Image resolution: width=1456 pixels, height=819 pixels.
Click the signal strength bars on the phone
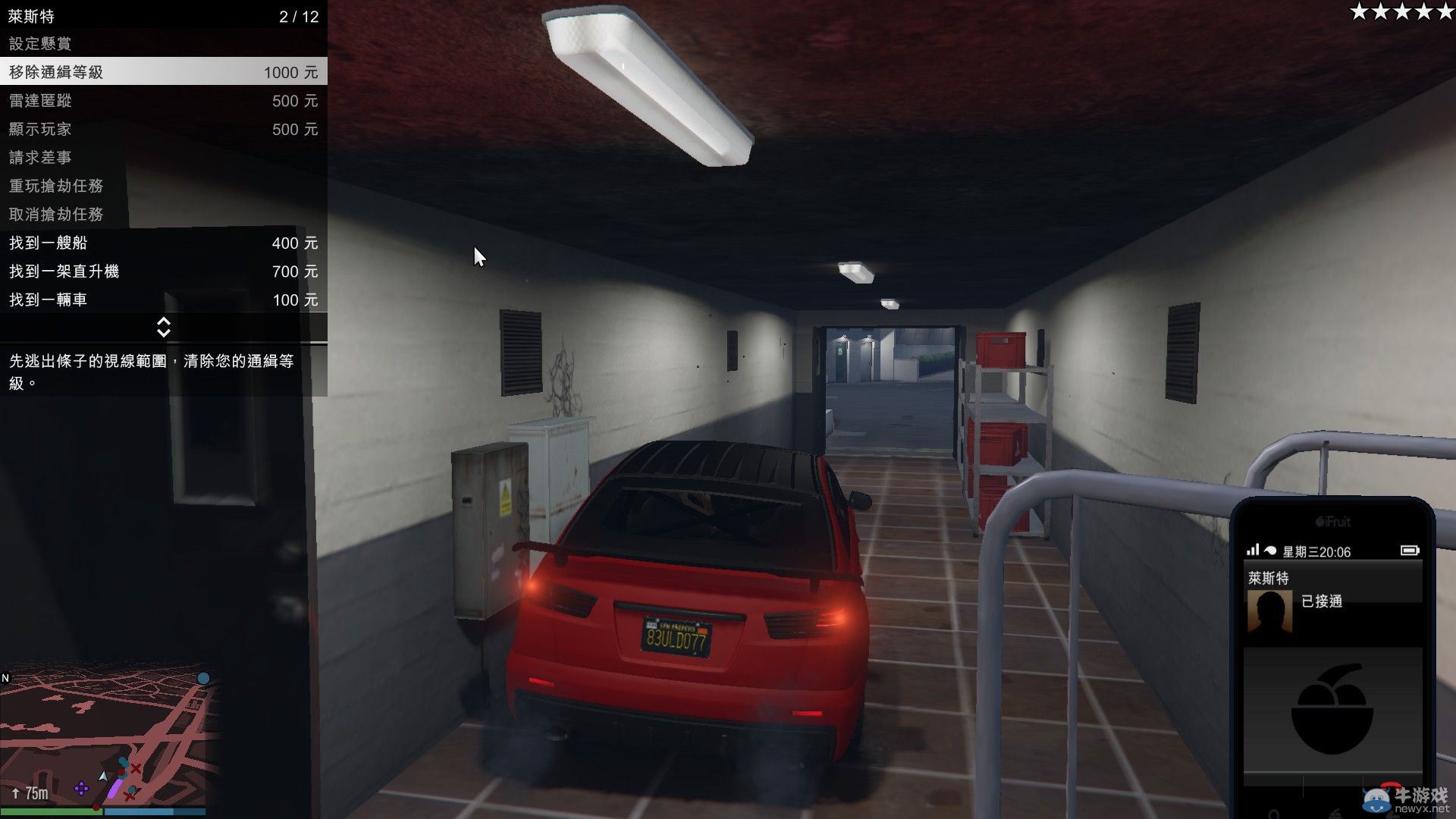(1255, 551)
